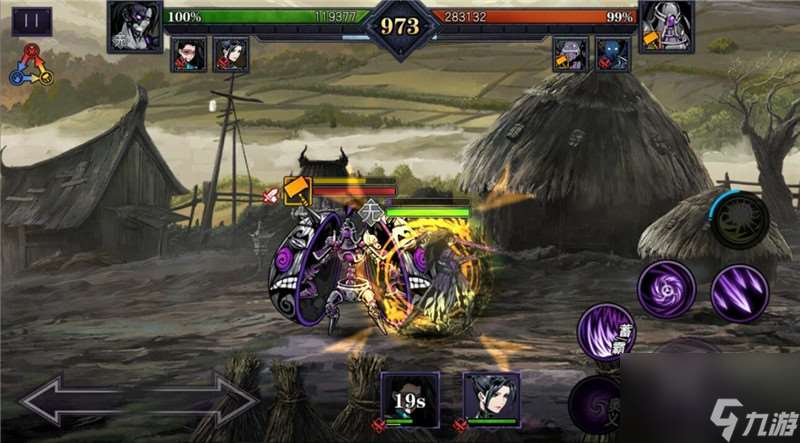800x443 pixels.
Task: Swap to the dark-haired teammate portrait without timer
Action: coord(491,400)
